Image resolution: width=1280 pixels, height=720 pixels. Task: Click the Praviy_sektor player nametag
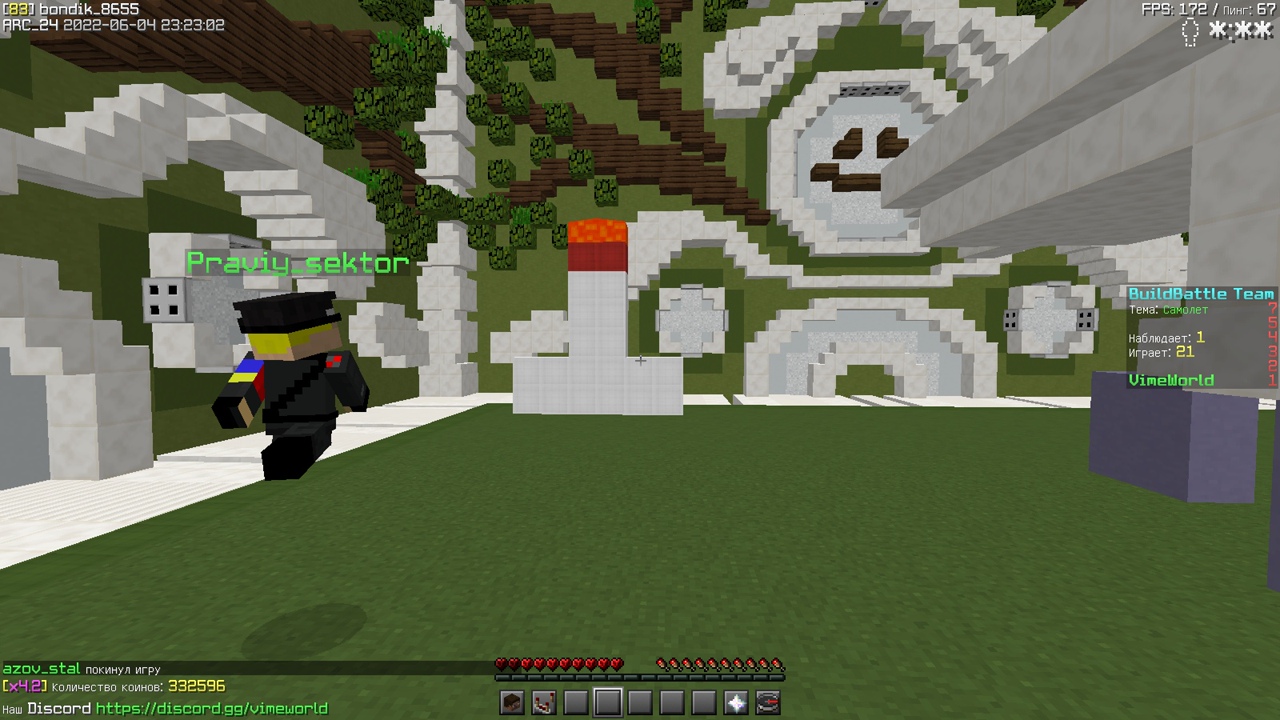(297, 263)
